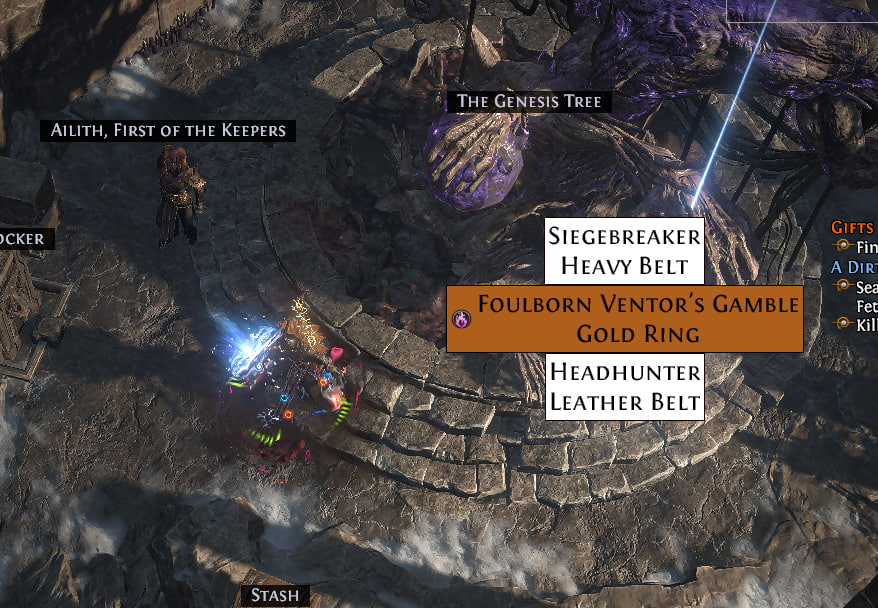Open The Genesis Tree label
This screenshot has width=878, height=608.
coord(529,101)
